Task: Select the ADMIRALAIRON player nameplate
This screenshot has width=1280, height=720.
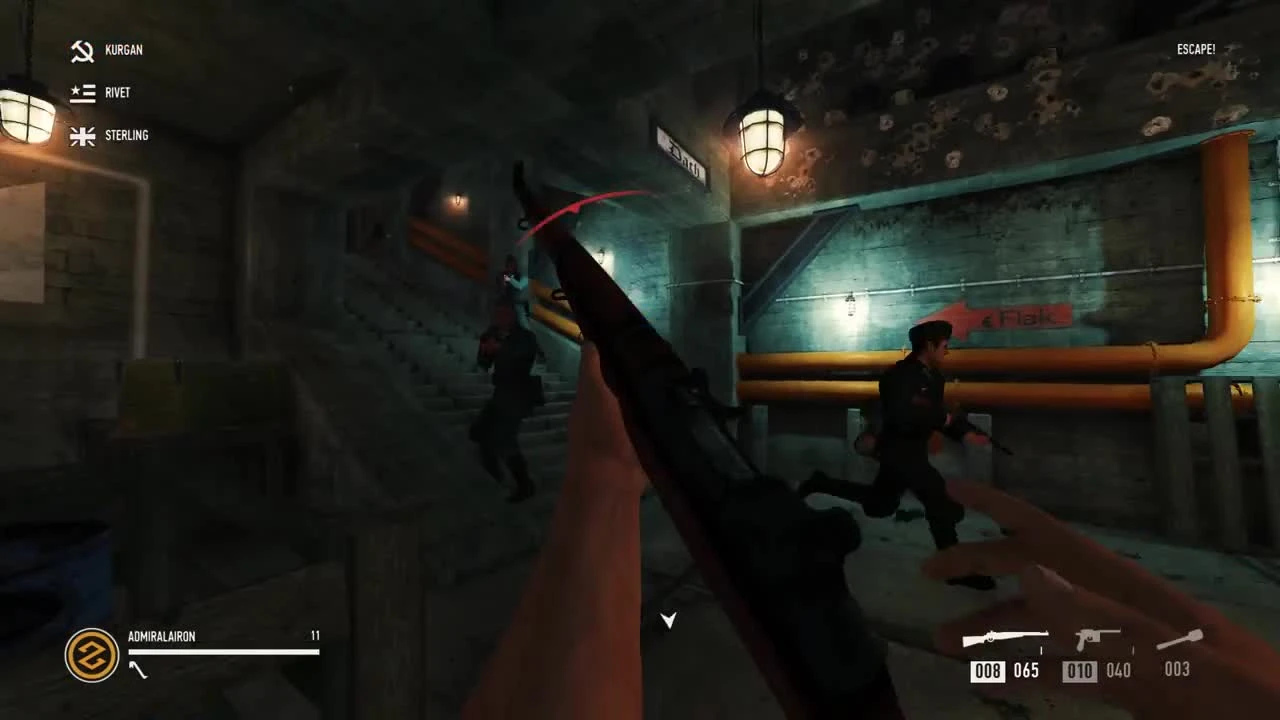Action: pyautogui.click(x=162, y=636)
